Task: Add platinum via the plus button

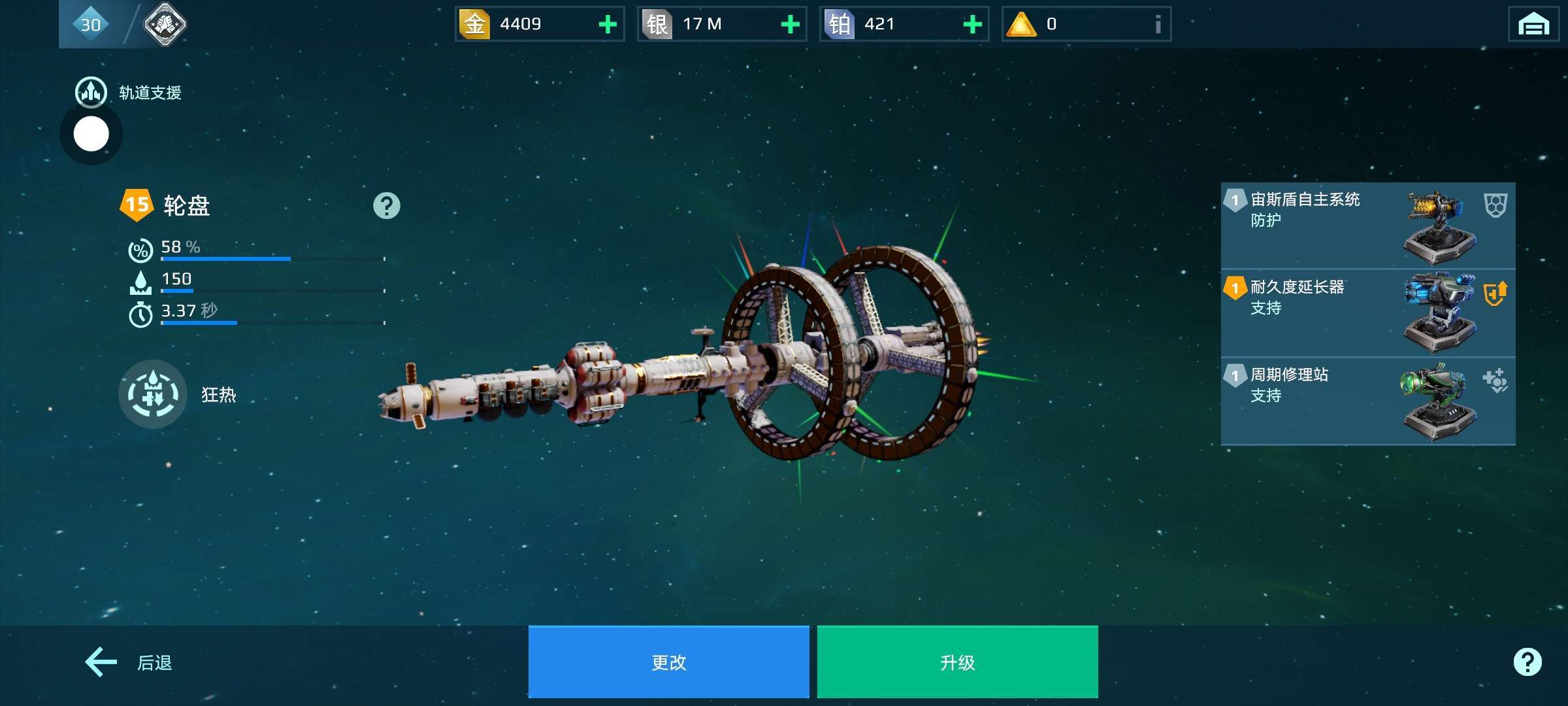Action: click(x=972, y=25)
